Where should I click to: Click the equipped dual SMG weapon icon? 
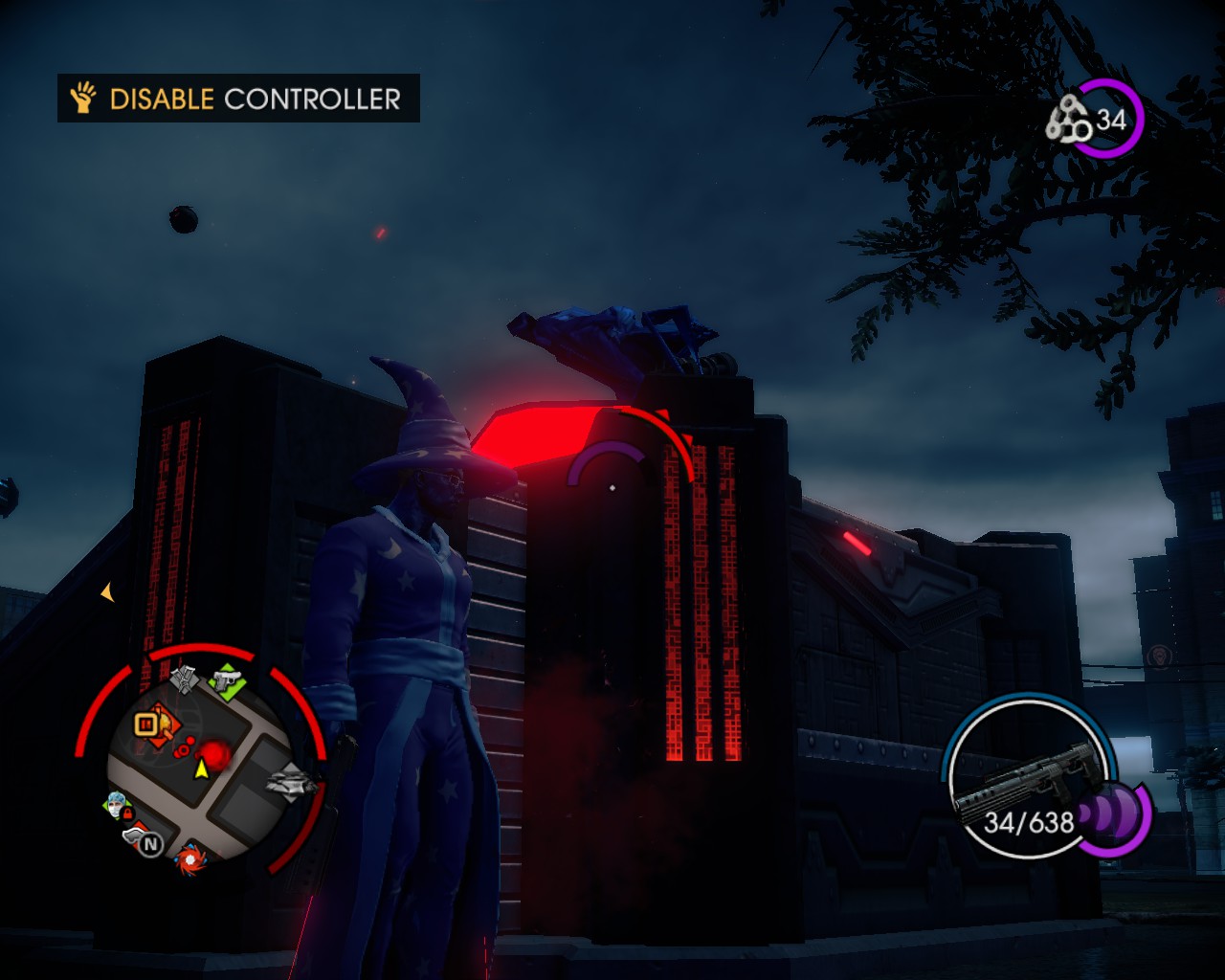point(1026,780)
